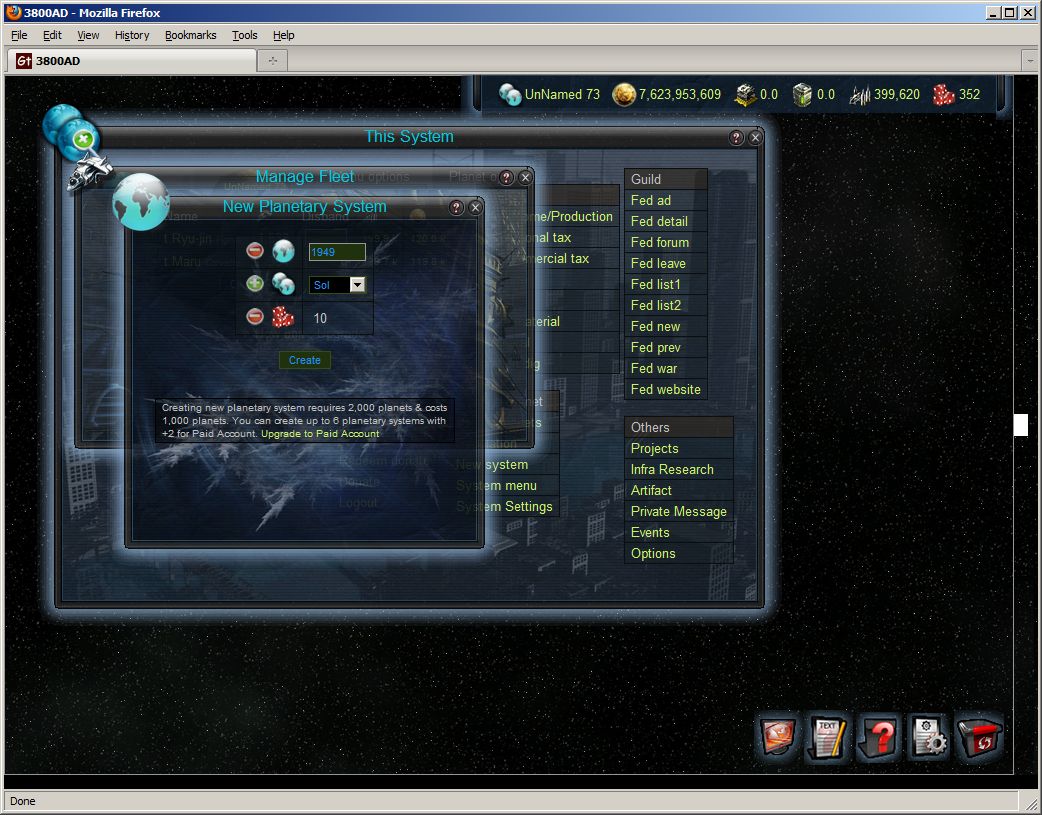Open Fed website link
Viewport: 1042px width, 815px height.
click(x=665, y=389)
